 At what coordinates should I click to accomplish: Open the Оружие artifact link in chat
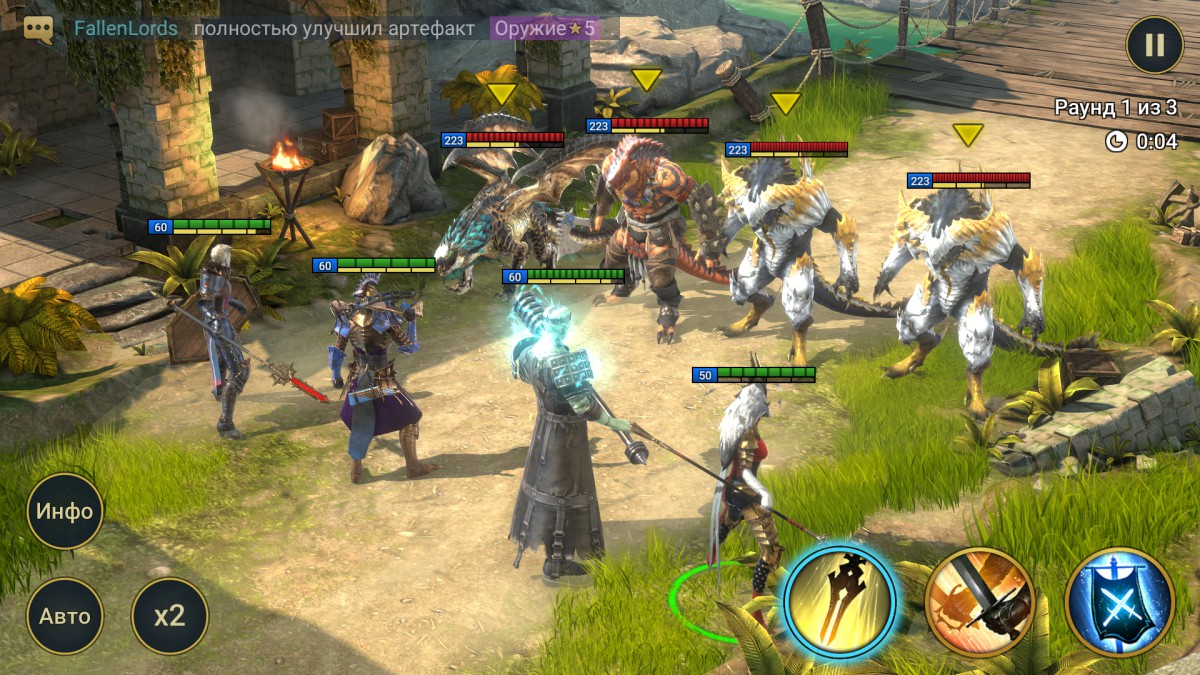coord(545,28)
